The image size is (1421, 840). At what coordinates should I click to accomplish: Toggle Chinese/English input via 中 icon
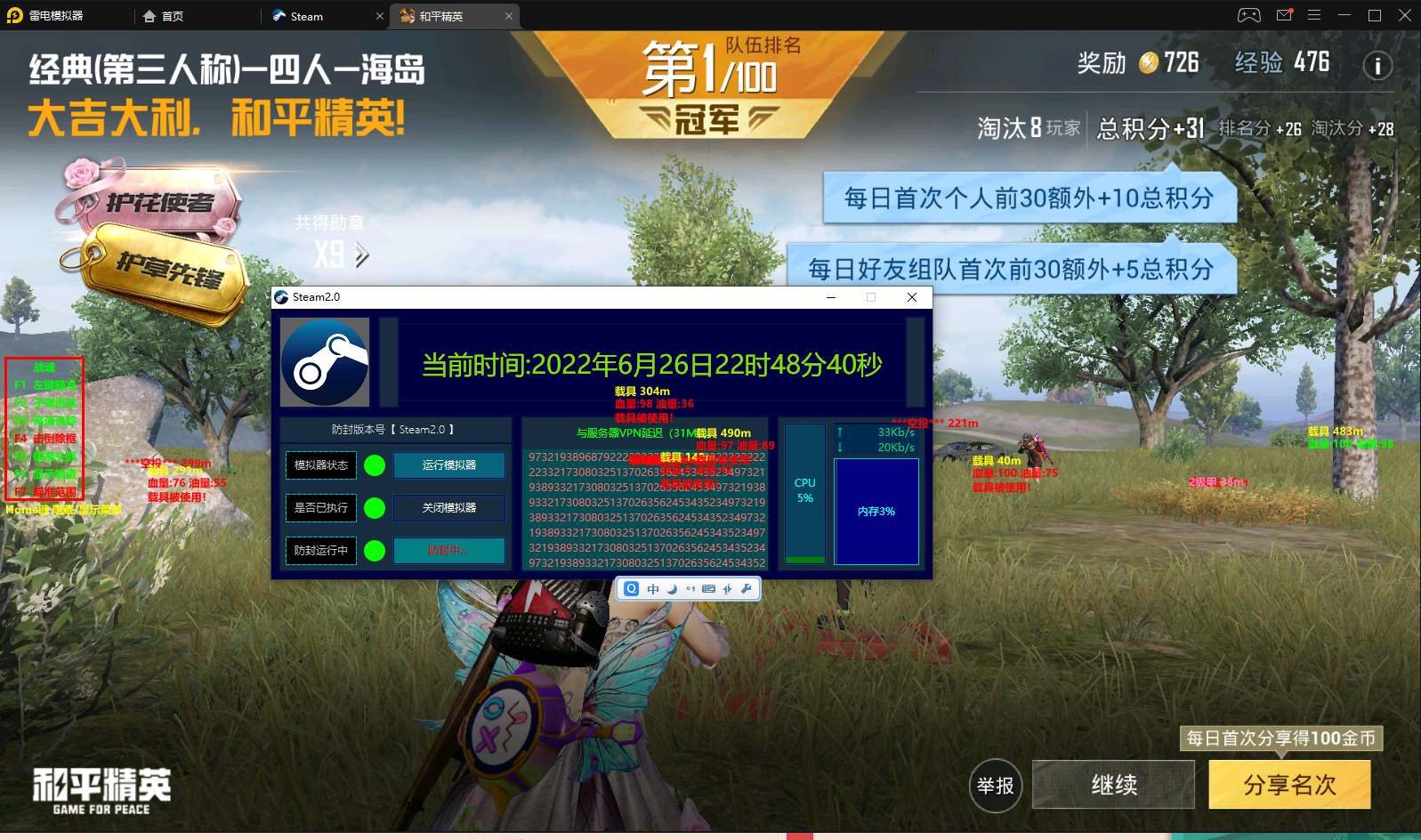point(651,589)
